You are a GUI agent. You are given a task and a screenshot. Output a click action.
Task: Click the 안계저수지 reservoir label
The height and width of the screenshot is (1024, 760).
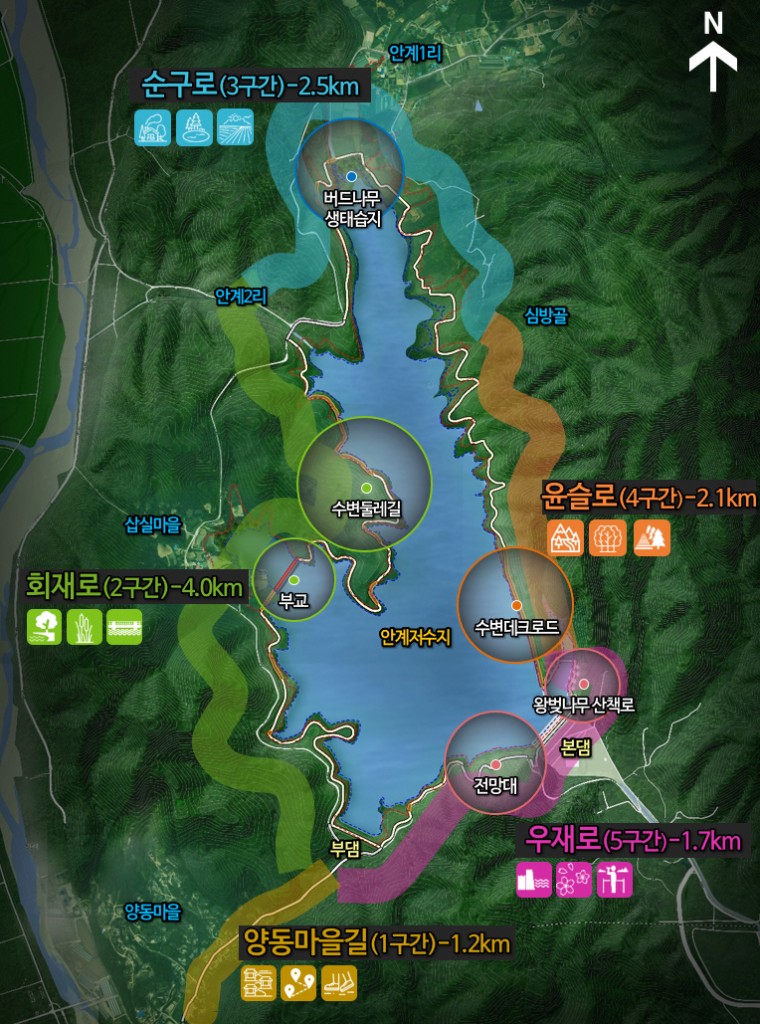[x=416, y=636]
